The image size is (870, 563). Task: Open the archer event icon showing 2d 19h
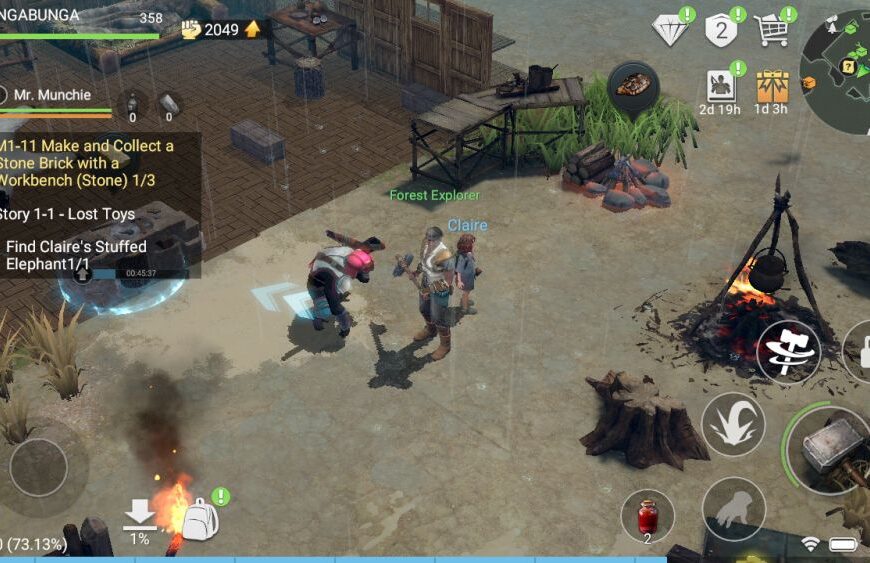[x=721, y=86]
